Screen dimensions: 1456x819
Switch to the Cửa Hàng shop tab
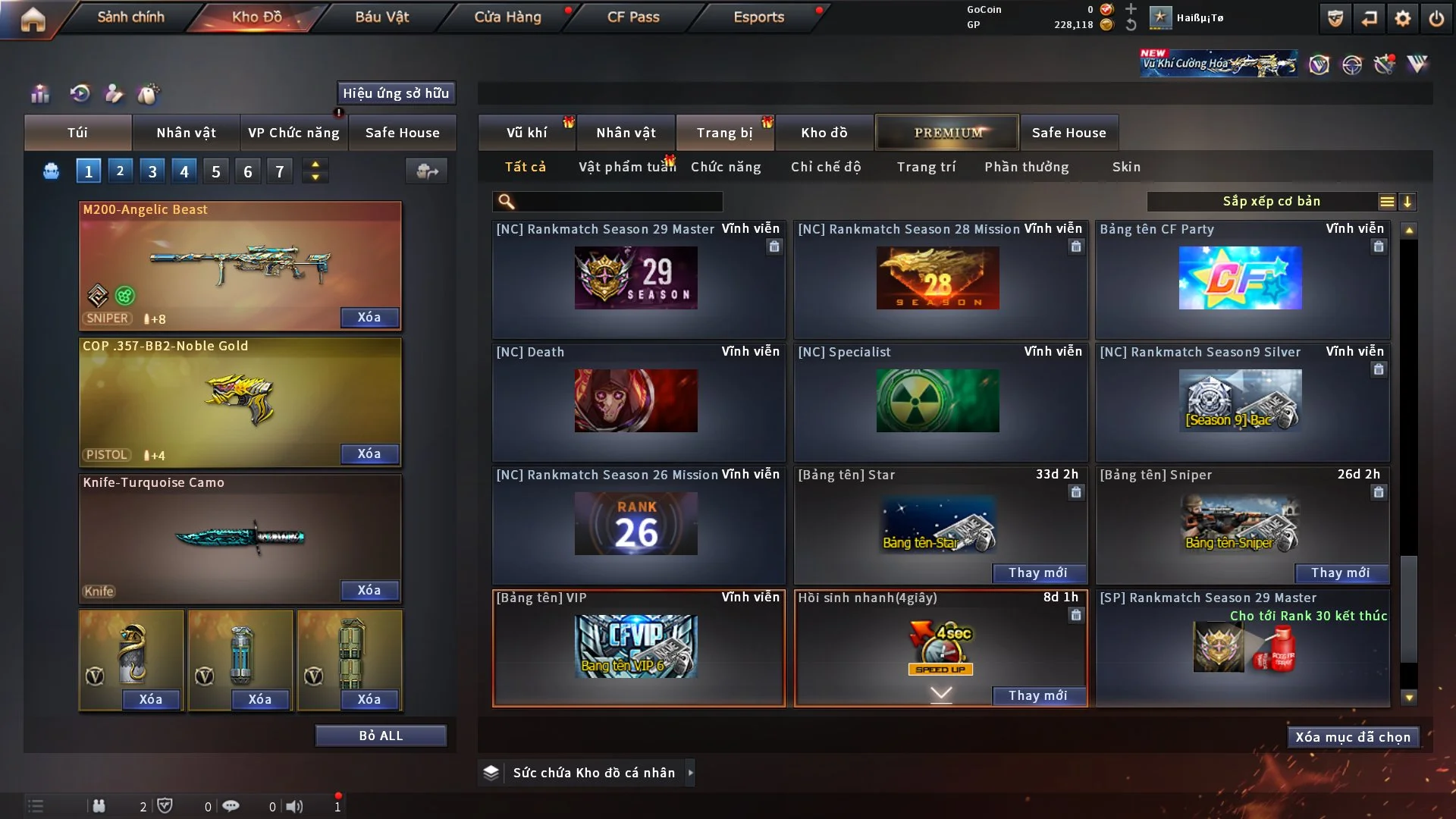[x=507, y=17]
